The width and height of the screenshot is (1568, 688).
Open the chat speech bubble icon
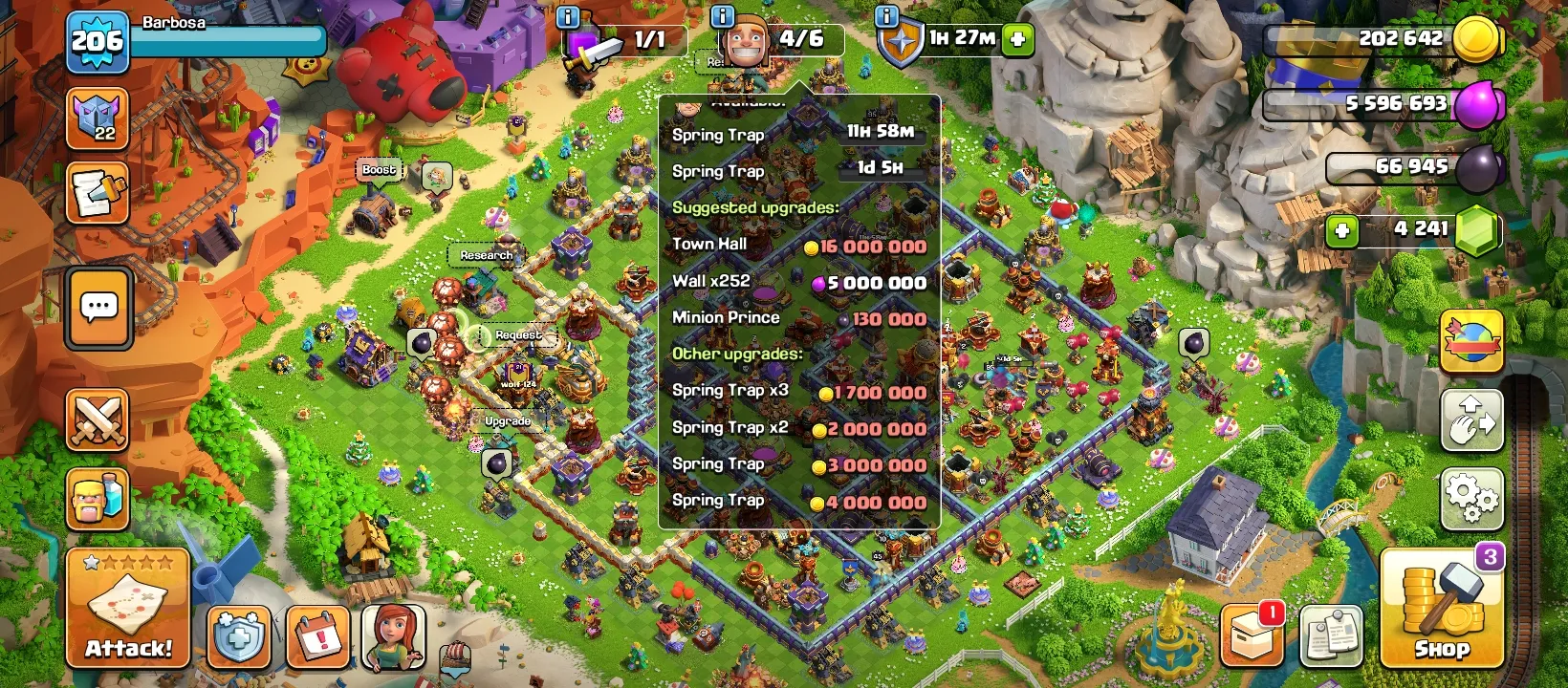click(98, 308)
